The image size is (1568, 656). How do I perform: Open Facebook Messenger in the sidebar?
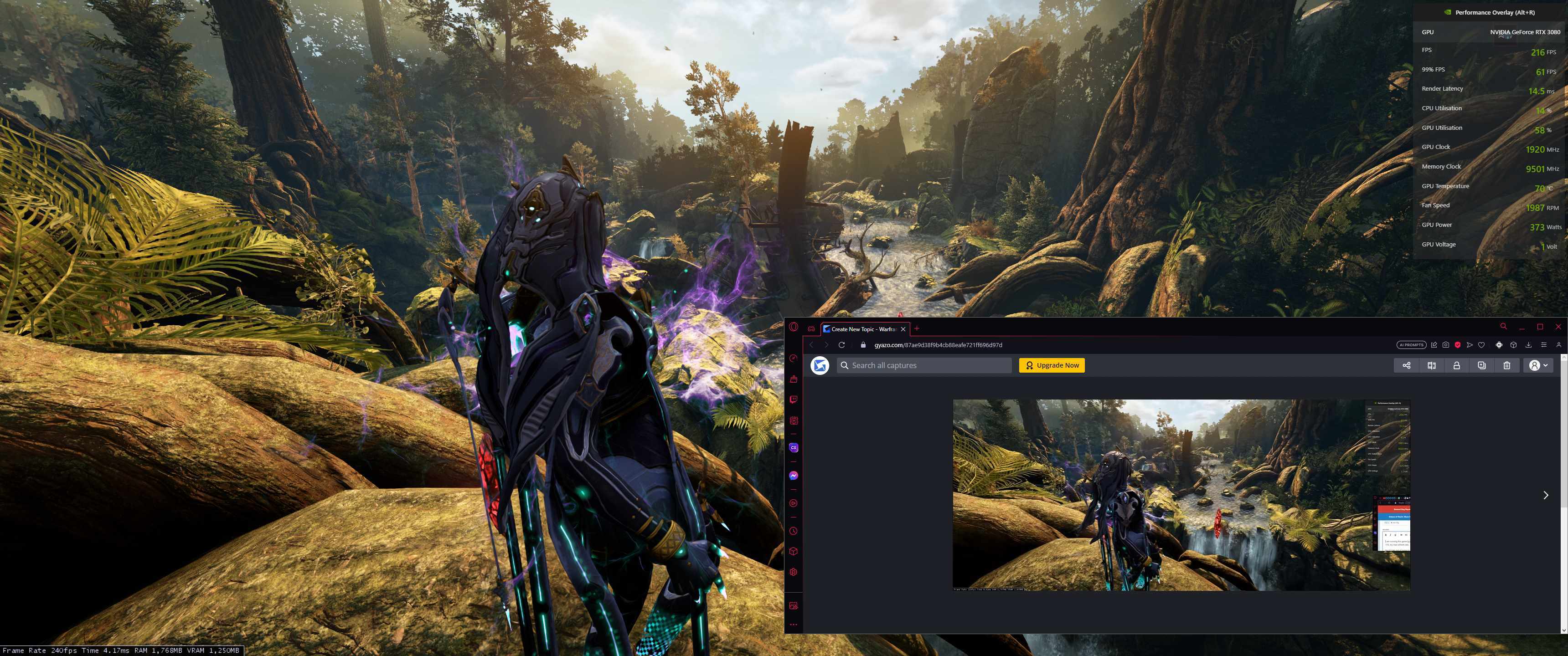793,475
